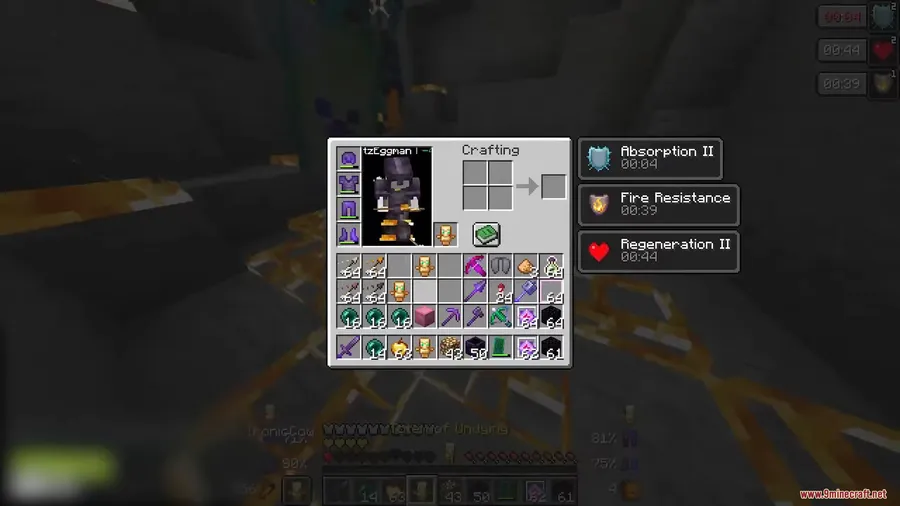Click the crafting result output slot
900x506 pixels.
click(x=553, y=187)
